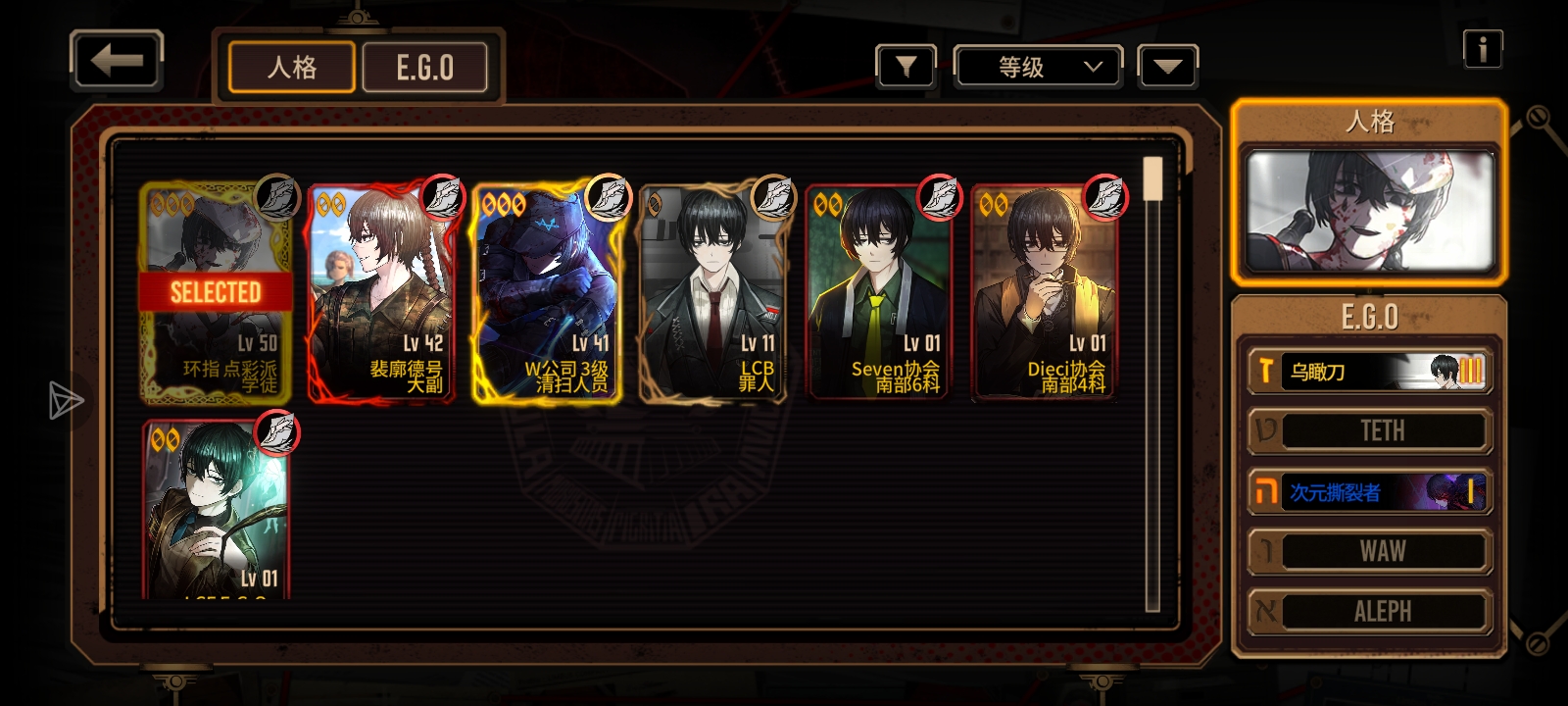Viewport: 1568px width, 706px height.
Task: Open the funnel filter button
Action: [x=906, y=67]
